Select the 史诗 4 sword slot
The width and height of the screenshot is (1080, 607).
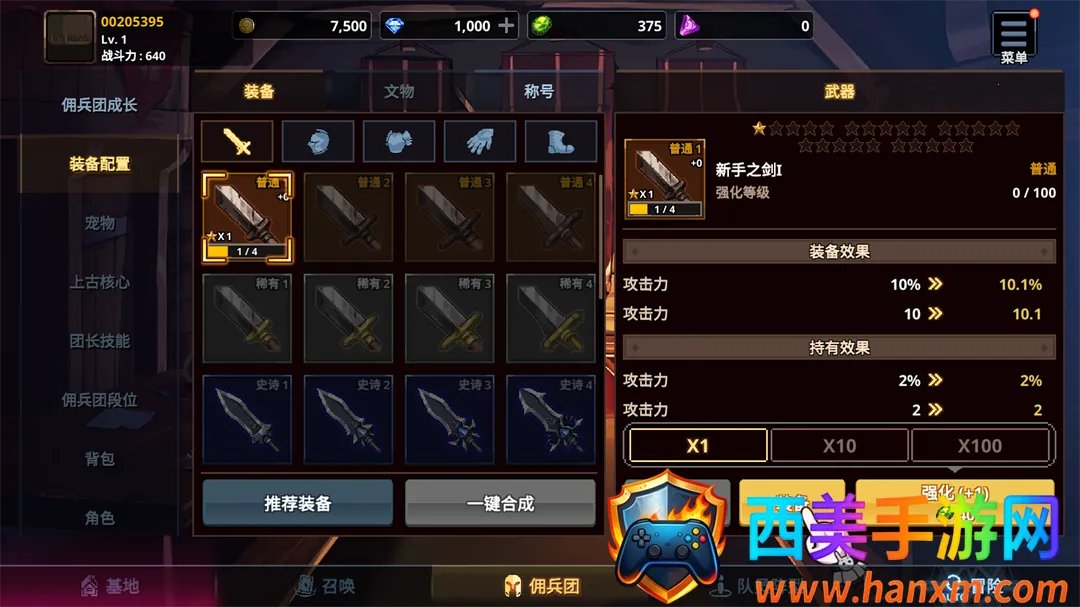pyautogui.click(x=551, y=419)
